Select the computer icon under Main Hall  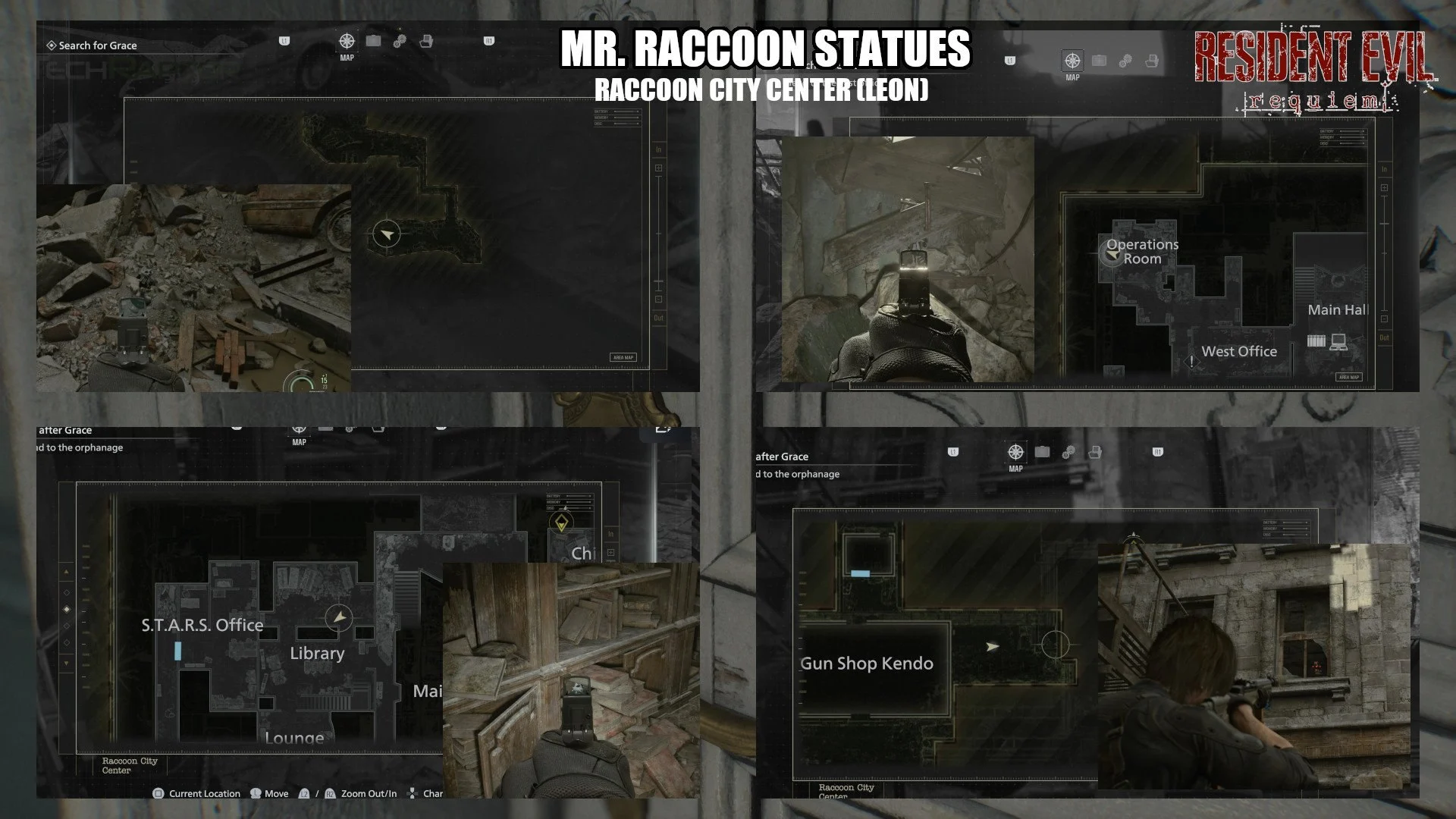point(1338,342)
